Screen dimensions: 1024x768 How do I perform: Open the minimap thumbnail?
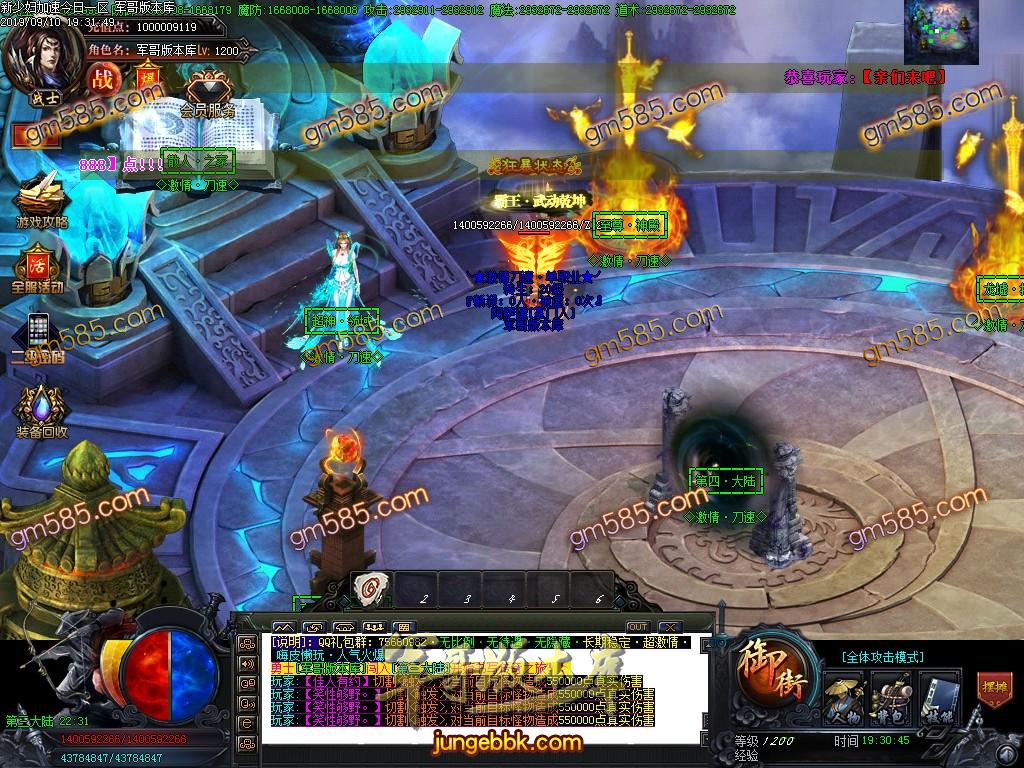point(941,31)
